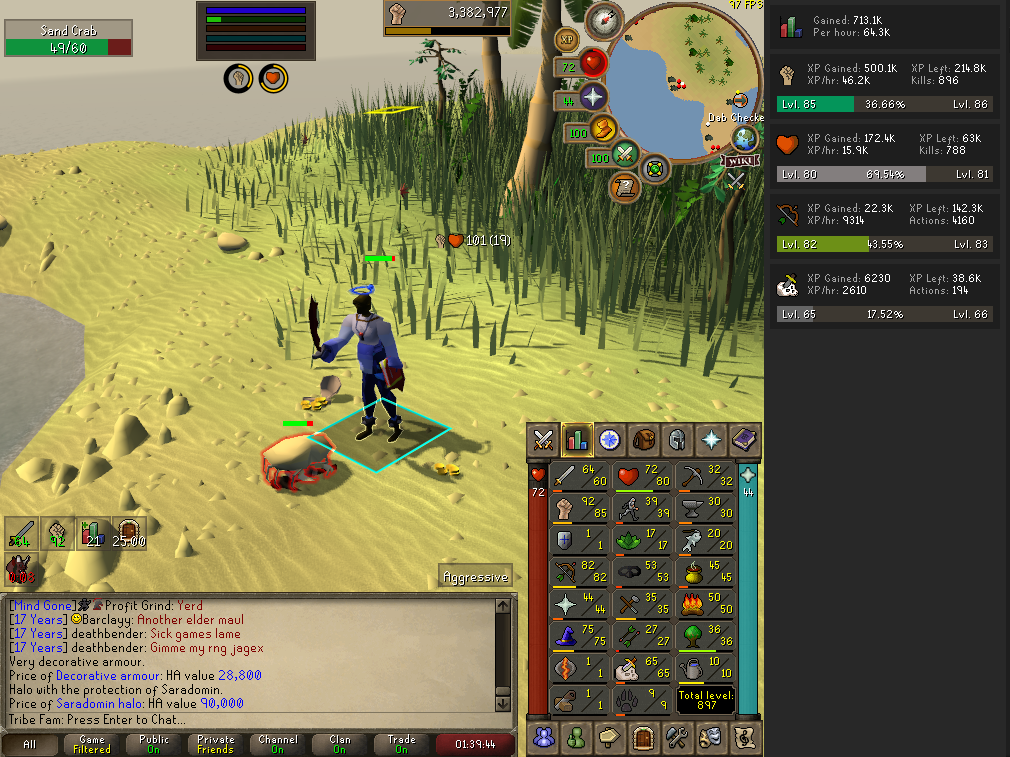This screenshot has width=1010, height=757.
Task: Open the world map globe
Action: [x=745, y=139]
